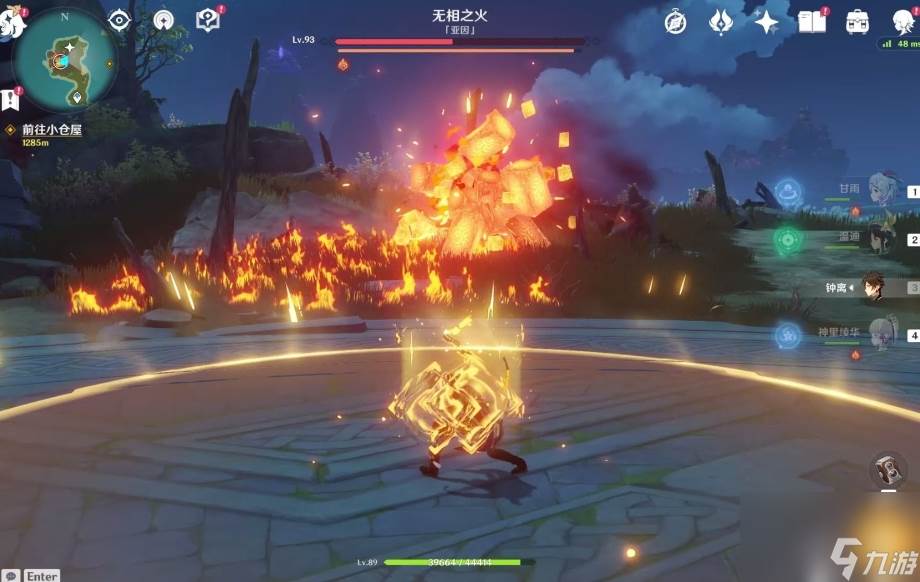Open the character screen icon
The image size is (920, 582).
[x=901, y=21]
